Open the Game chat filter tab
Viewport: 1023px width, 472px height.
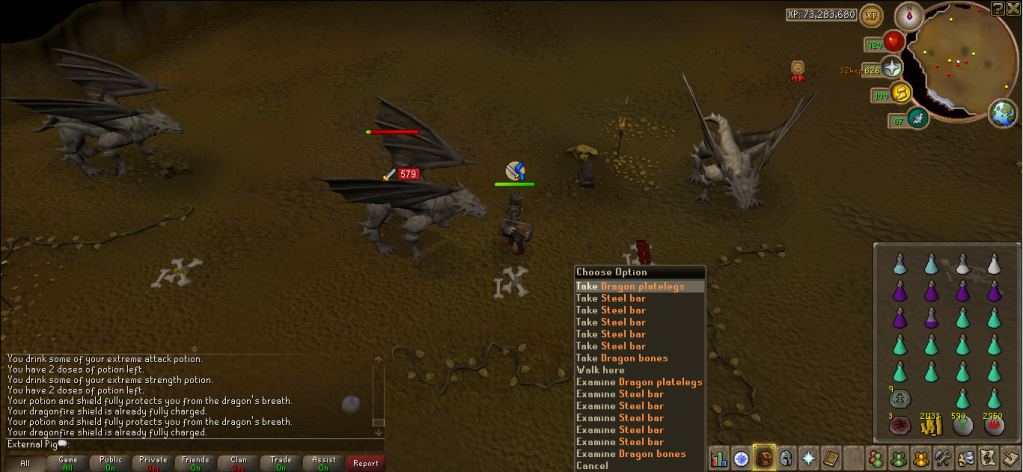click(x=68, y=463)
